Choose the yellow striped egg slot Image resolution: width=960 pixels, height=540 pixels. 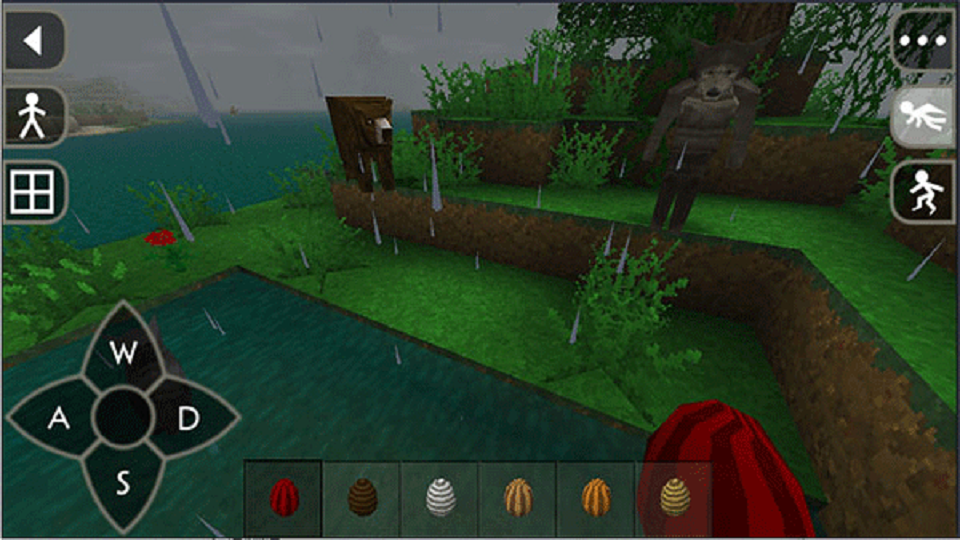673,496
